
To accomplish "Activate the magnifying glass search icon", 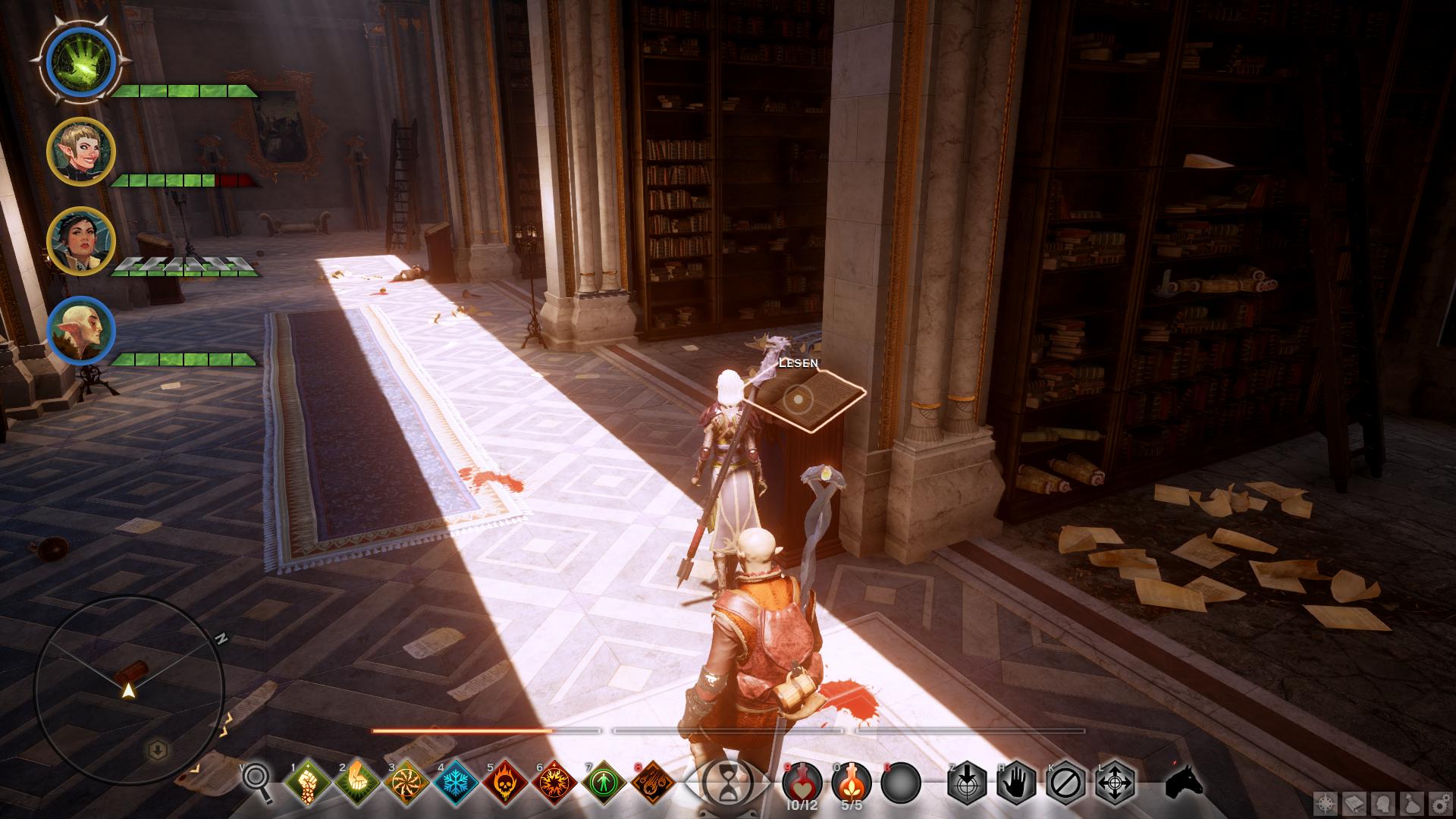I will pos(257,781).
